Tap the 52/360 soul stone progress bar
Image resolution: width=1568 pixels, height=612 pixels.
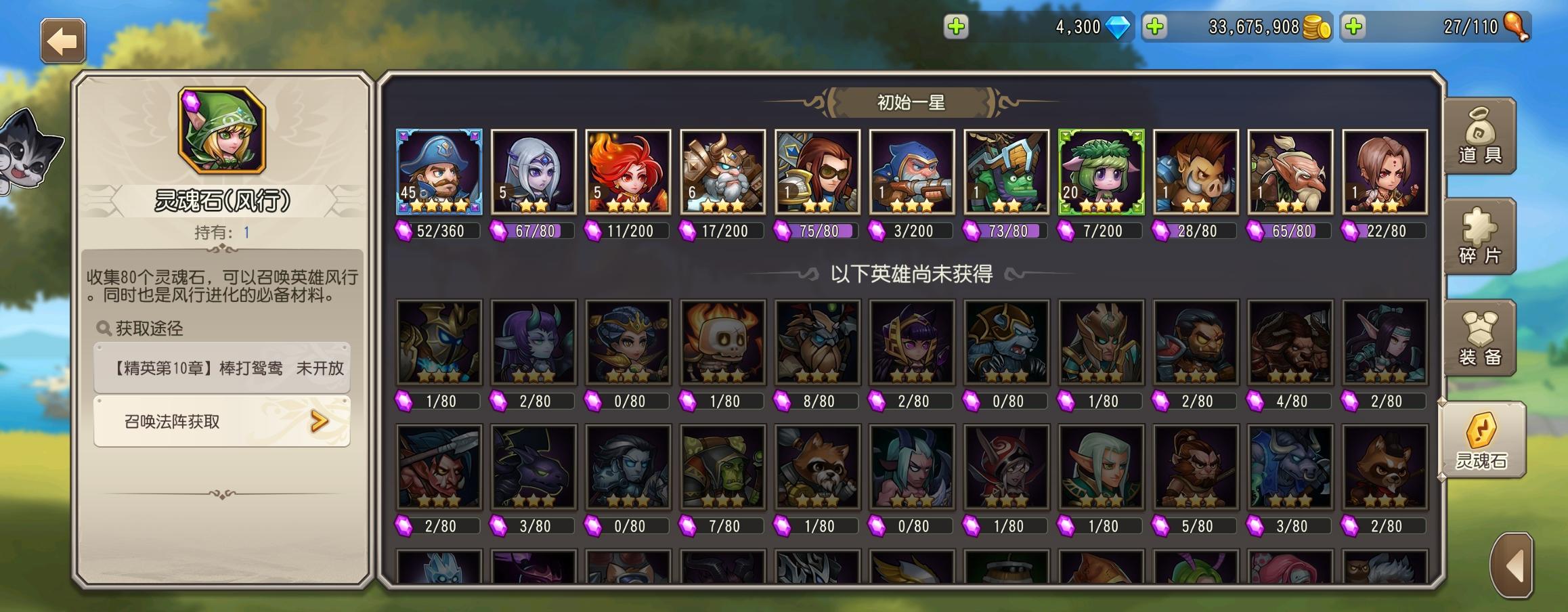(438, 231)
